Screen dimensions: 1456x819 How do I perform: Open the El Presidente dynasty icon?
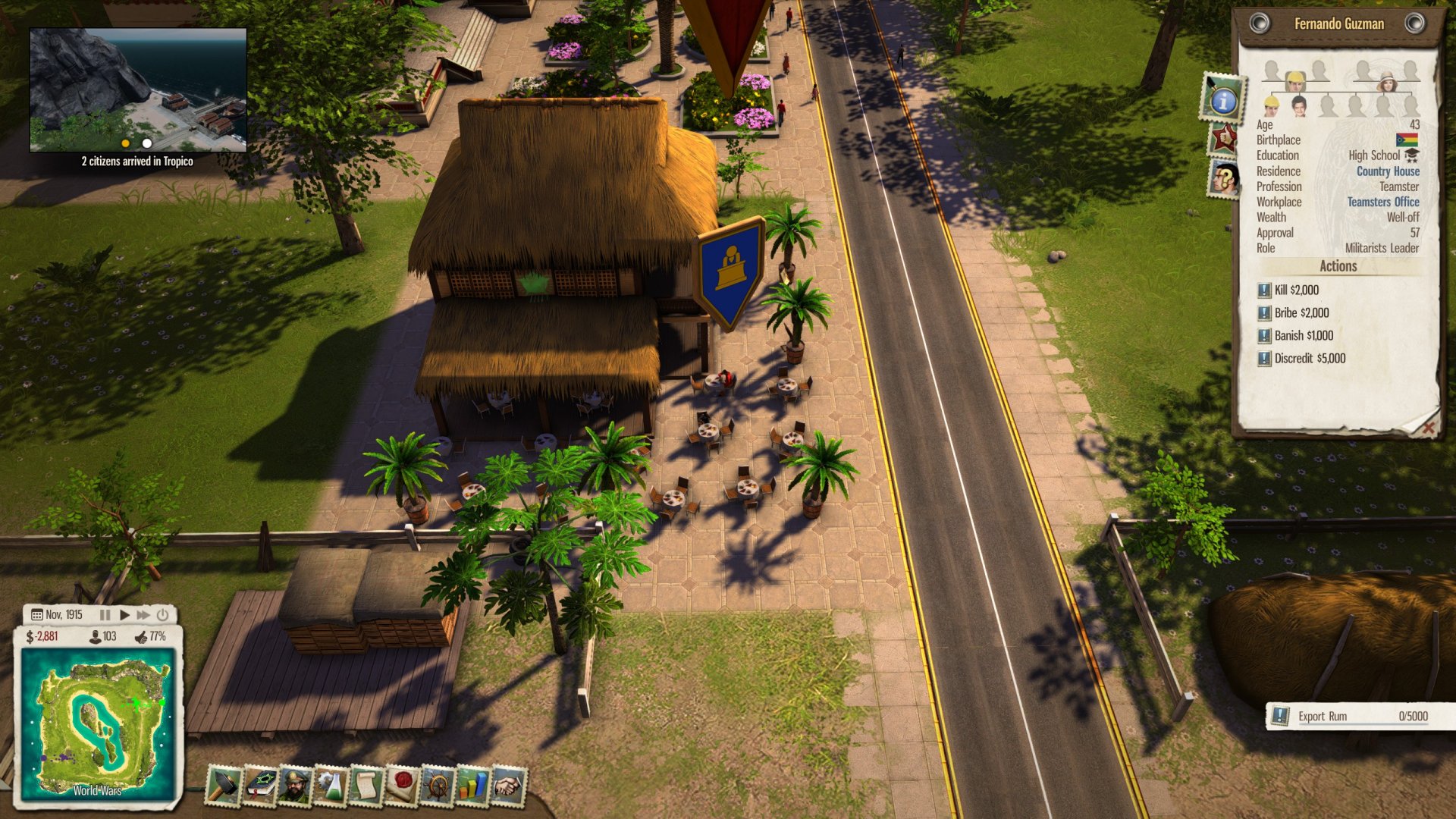(x=294, y=786)
